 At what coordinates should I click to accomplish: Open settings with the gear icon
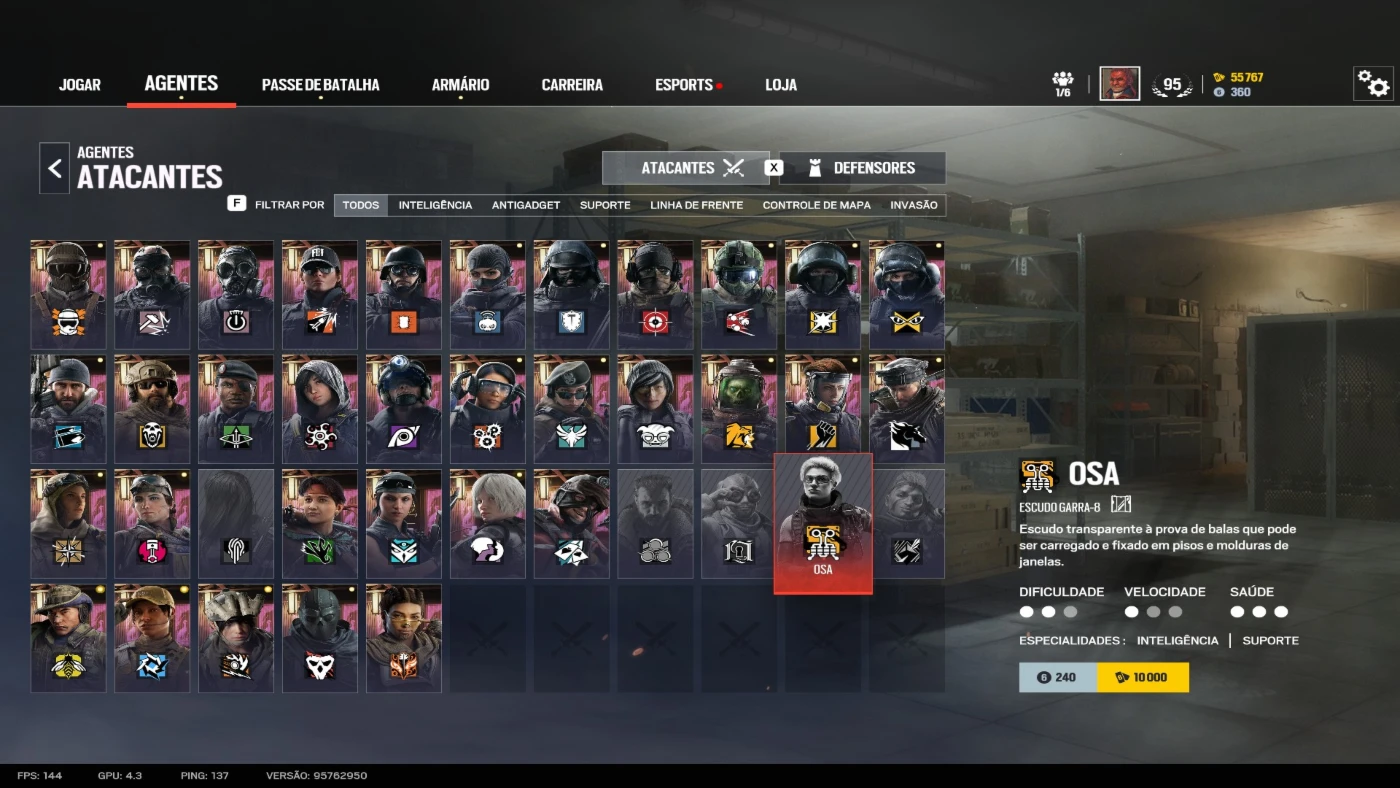1373,84
